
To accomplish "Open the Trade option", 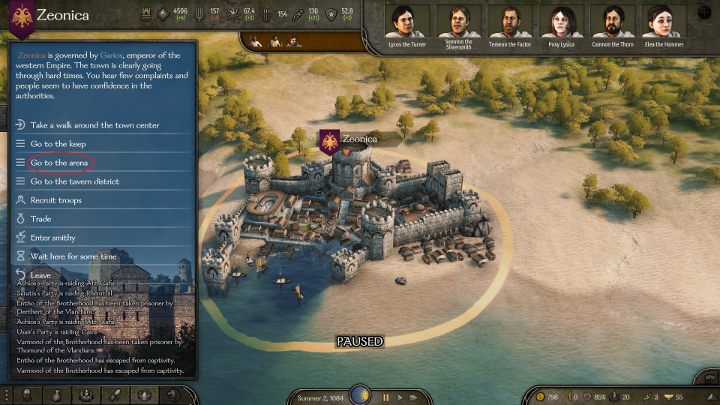I will point(41,219).
